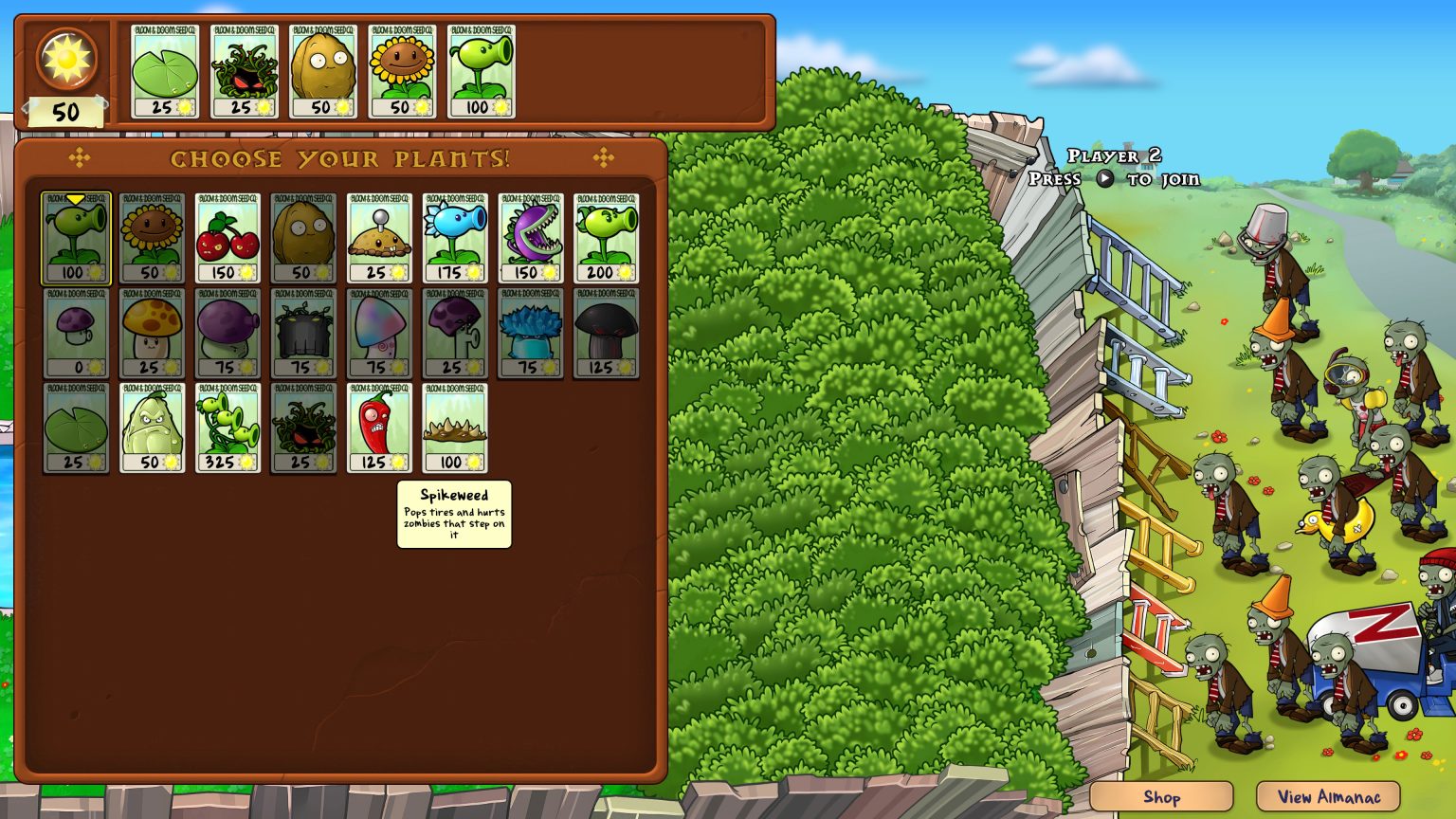Select the Potato Mine seed packet
This screenshot has height=819, width=1456.
(x=379, y=238)
